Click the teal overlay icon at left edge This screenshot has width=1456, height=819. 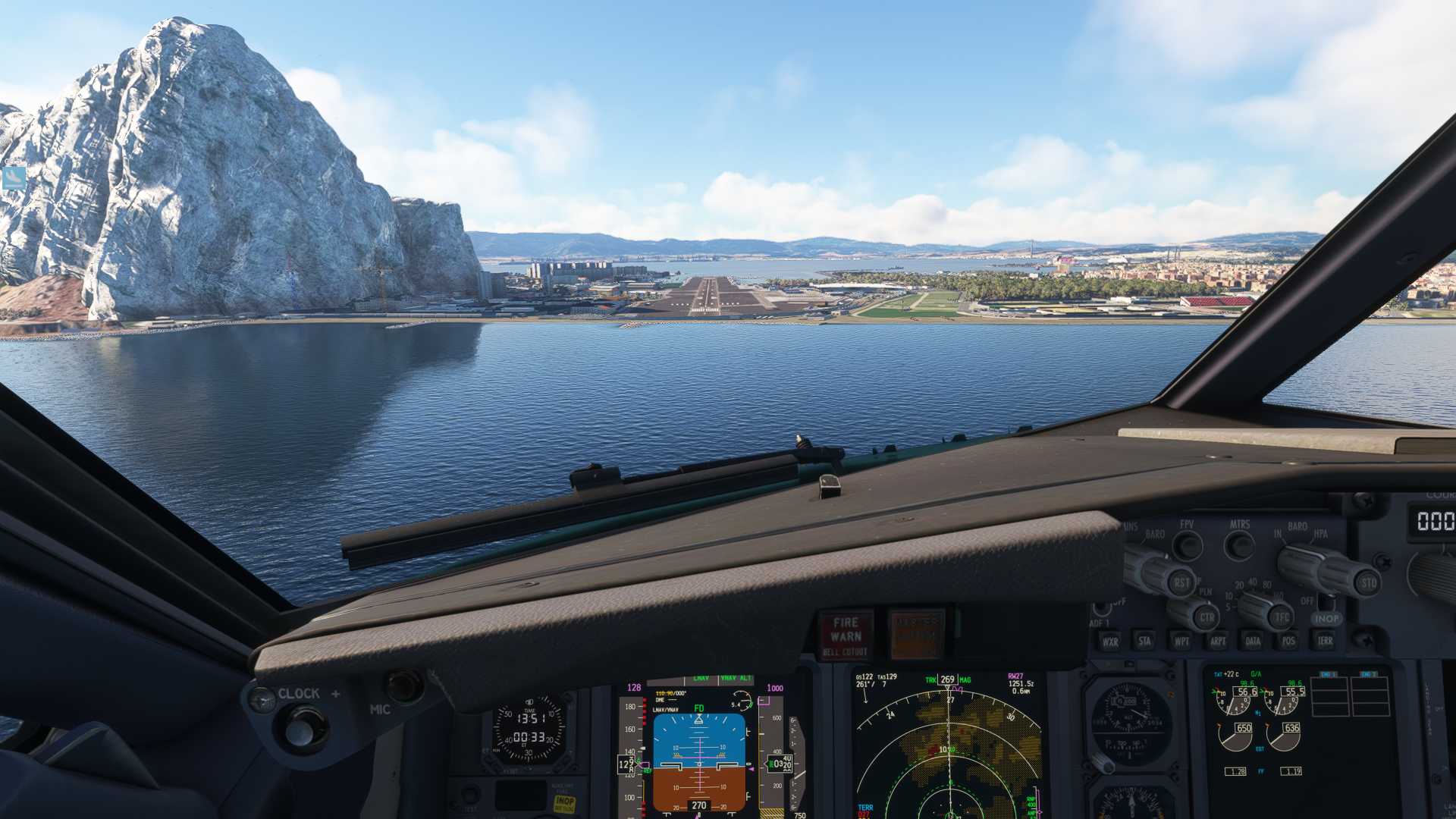pyautogui.click(x=14, y=178)
